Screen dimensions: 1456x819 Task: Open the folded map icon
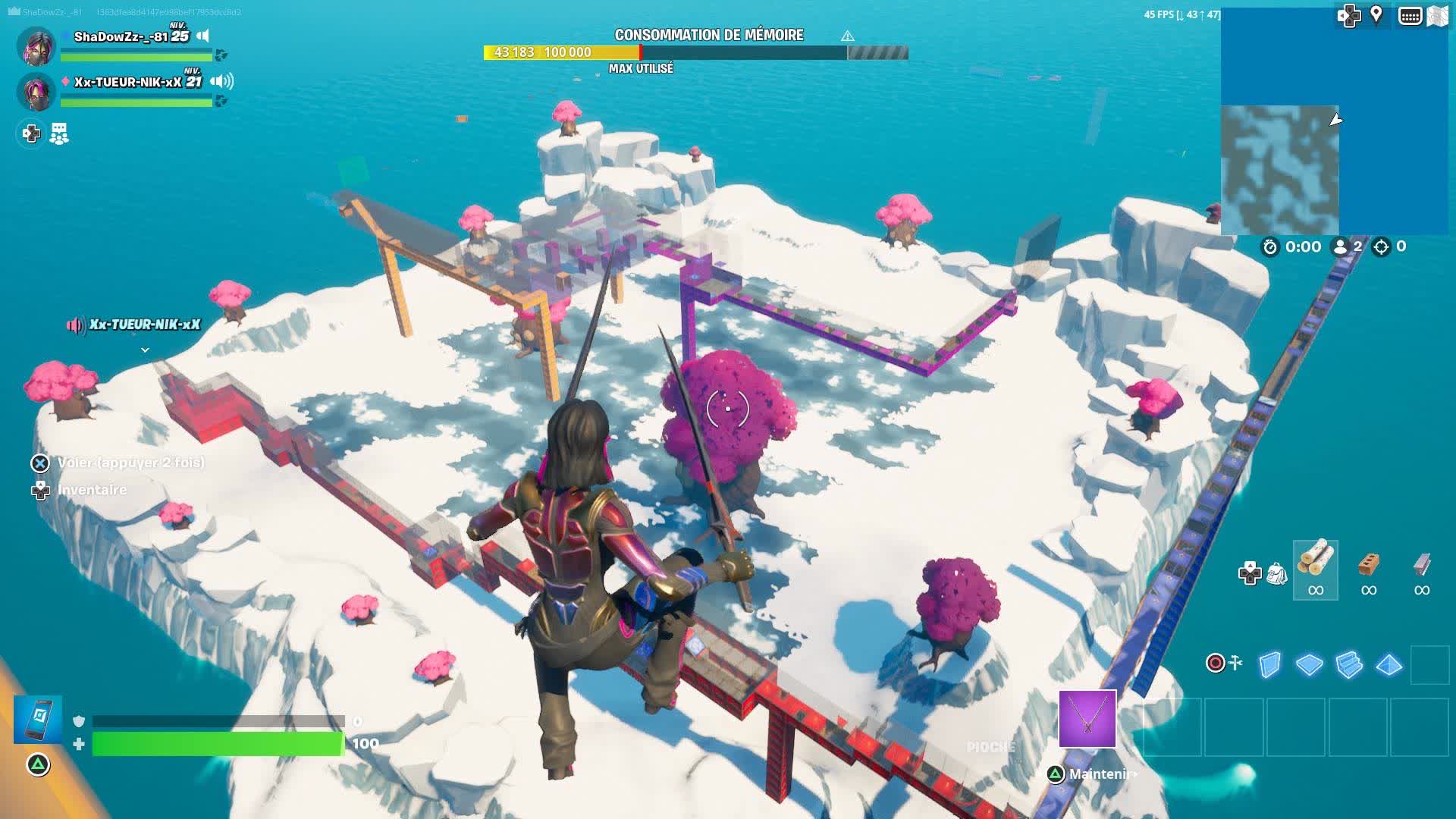point(1437,16)
